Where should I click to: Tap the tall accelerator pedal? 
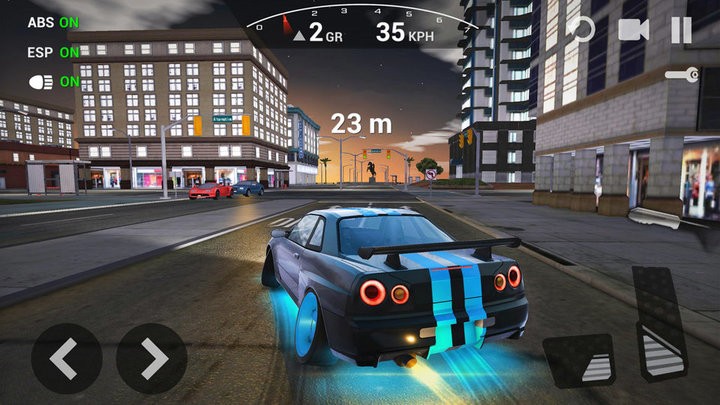pos(659,322)
